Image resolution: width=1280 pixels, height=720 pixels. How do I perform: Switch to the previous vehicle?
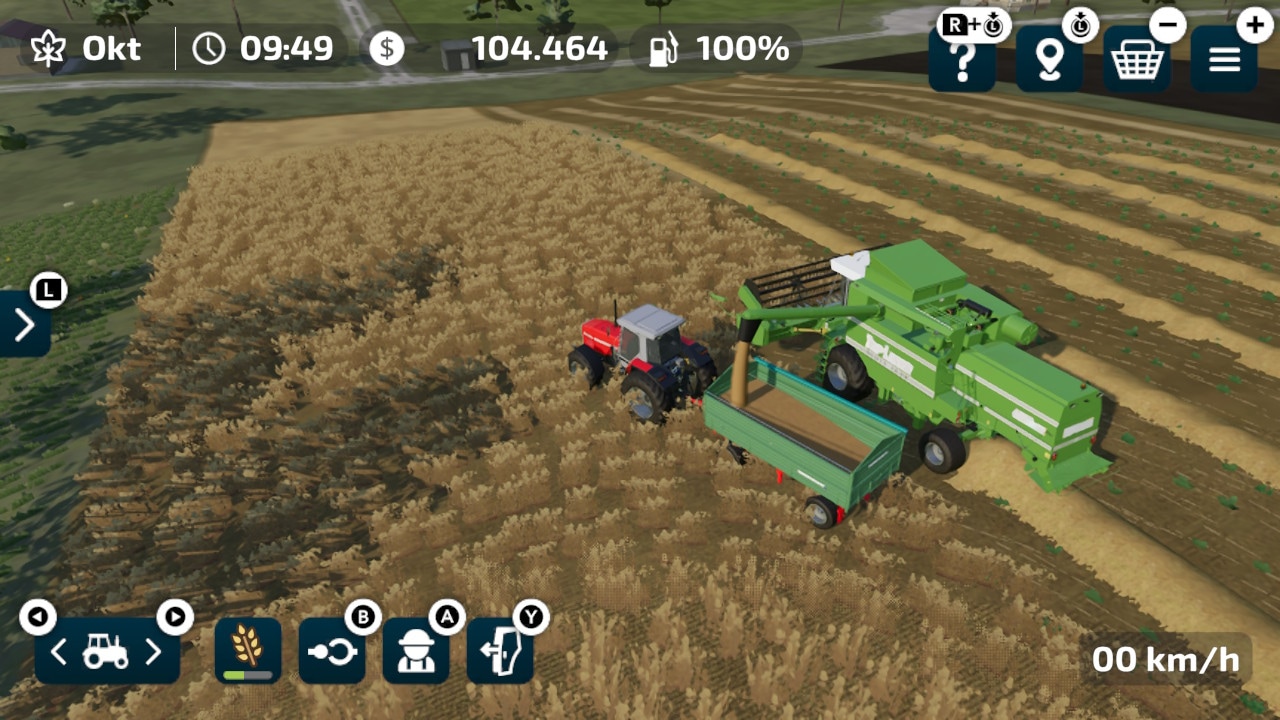59,653
